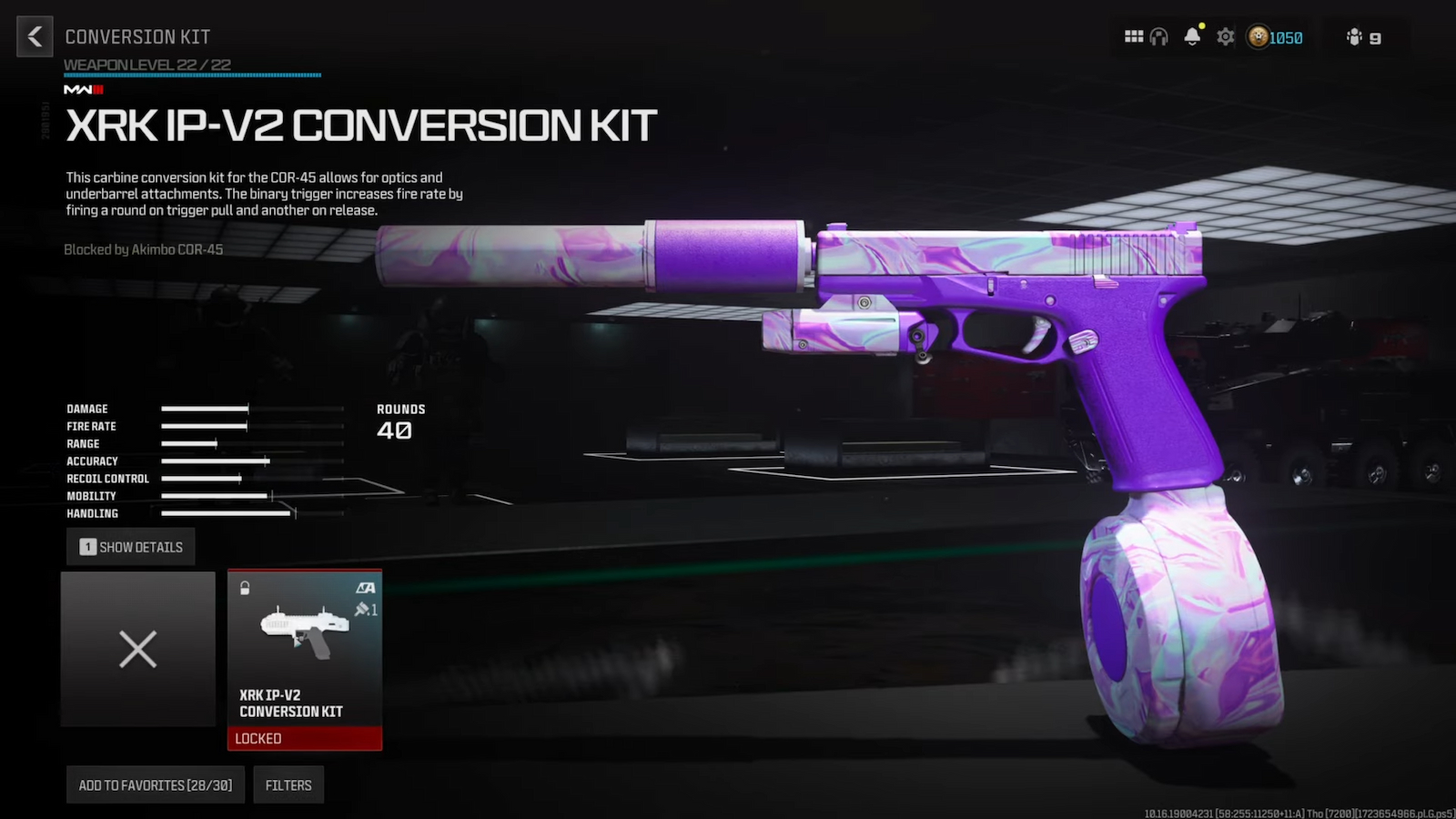Select the empty X attachment slot

pos(138,649)
